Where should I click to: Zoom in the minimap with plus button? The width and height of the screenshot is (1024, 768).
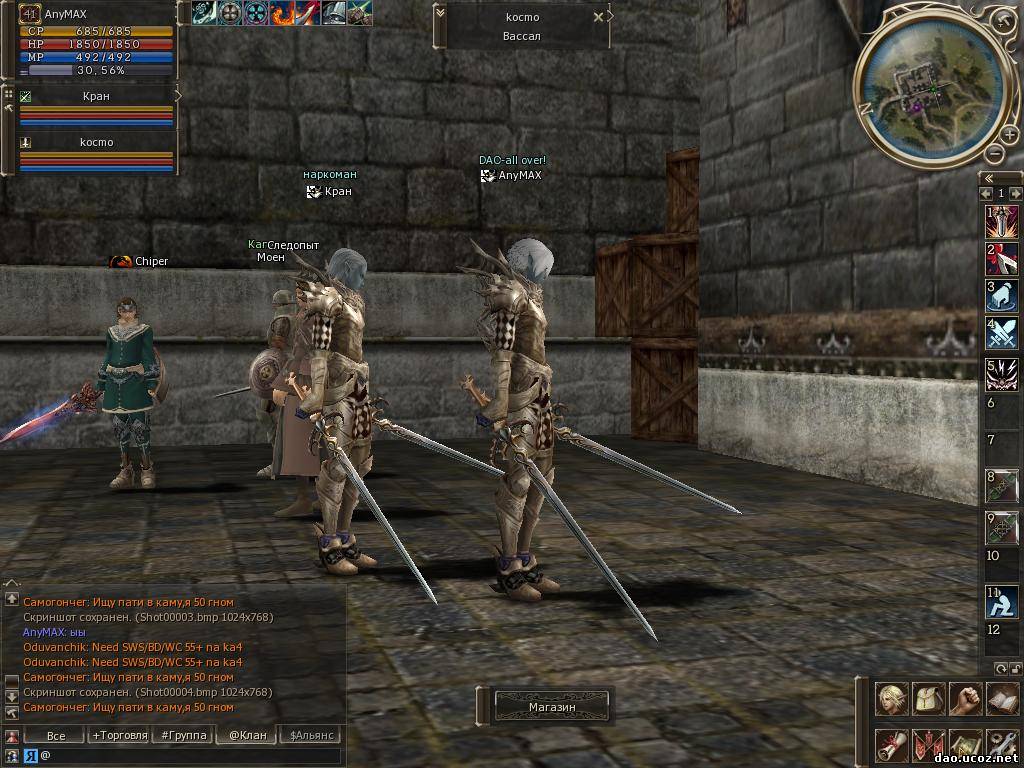tap(1010, 135)
